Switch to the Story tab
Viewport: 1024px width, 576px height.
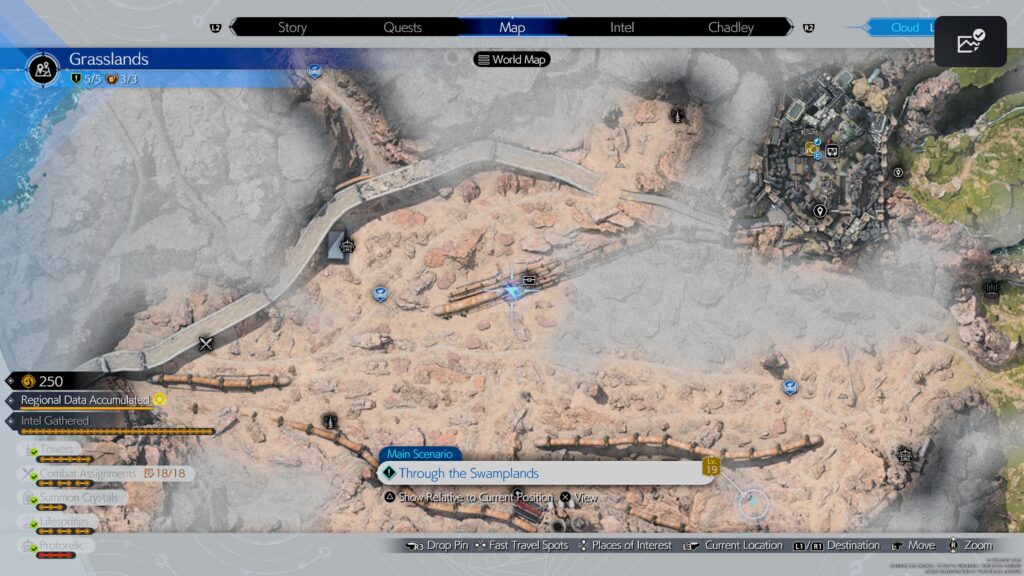click(292, 27)
